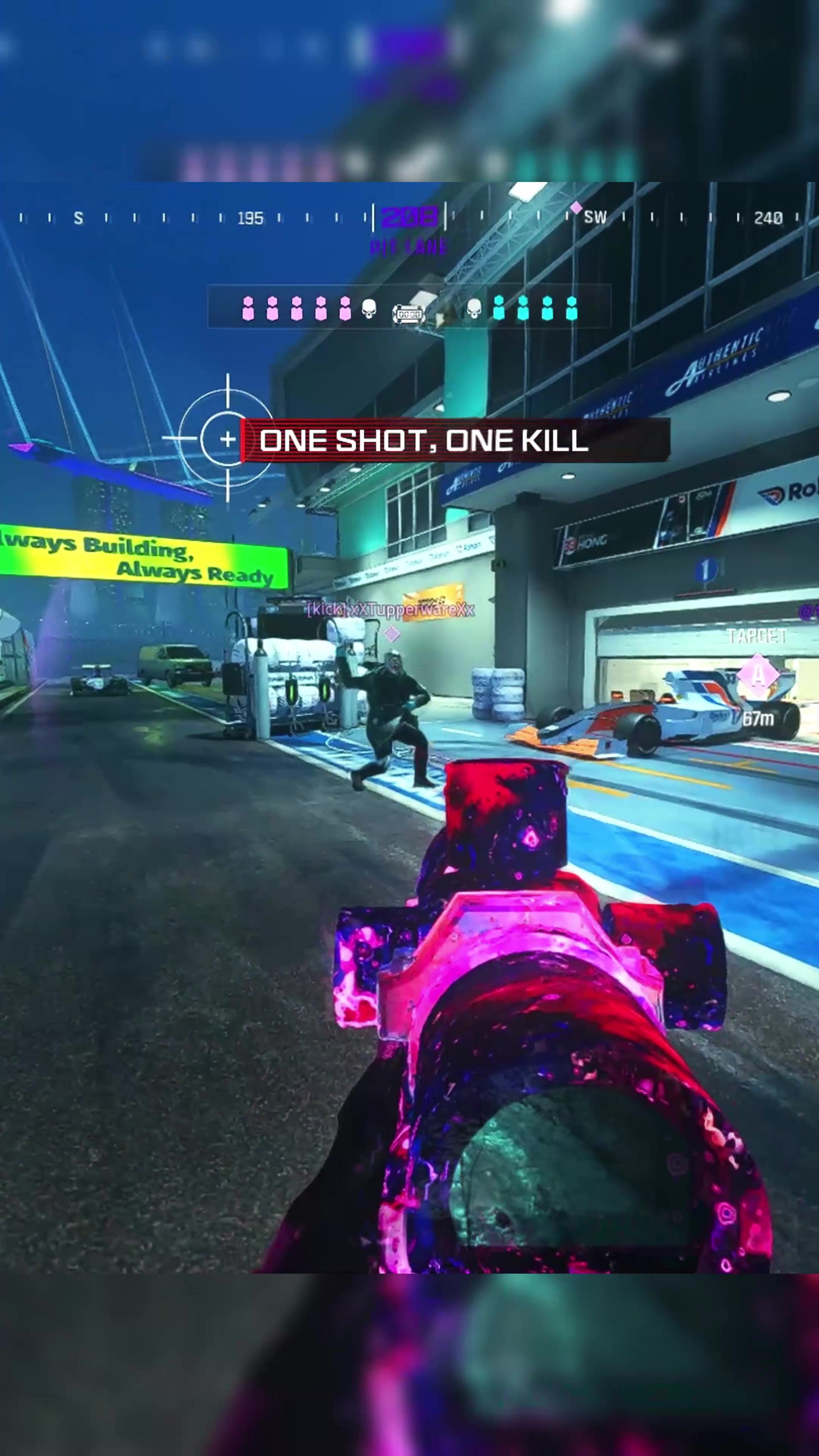Click the pink diamond marker on compass
Viewport: 819px width, 1456px height.
click(576, 207)
